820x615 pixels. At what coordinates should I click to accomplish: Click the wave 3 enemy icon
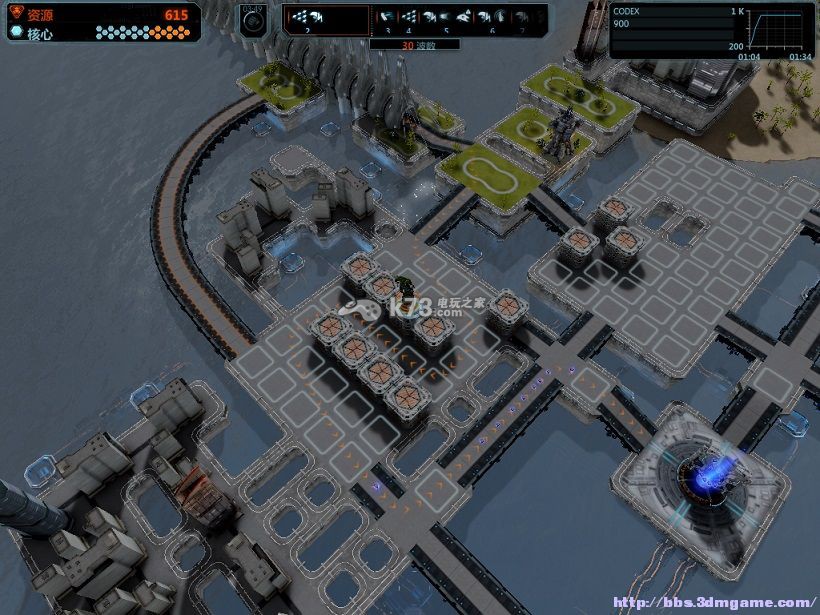[x=386, y=18]
